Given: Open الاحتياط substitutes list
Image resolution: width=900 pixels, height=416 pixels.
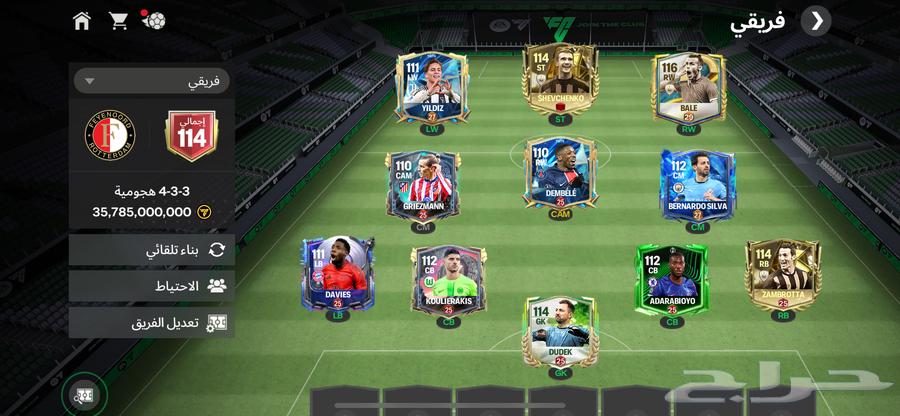Looking at the screenshot, I should tap(152, 286).
